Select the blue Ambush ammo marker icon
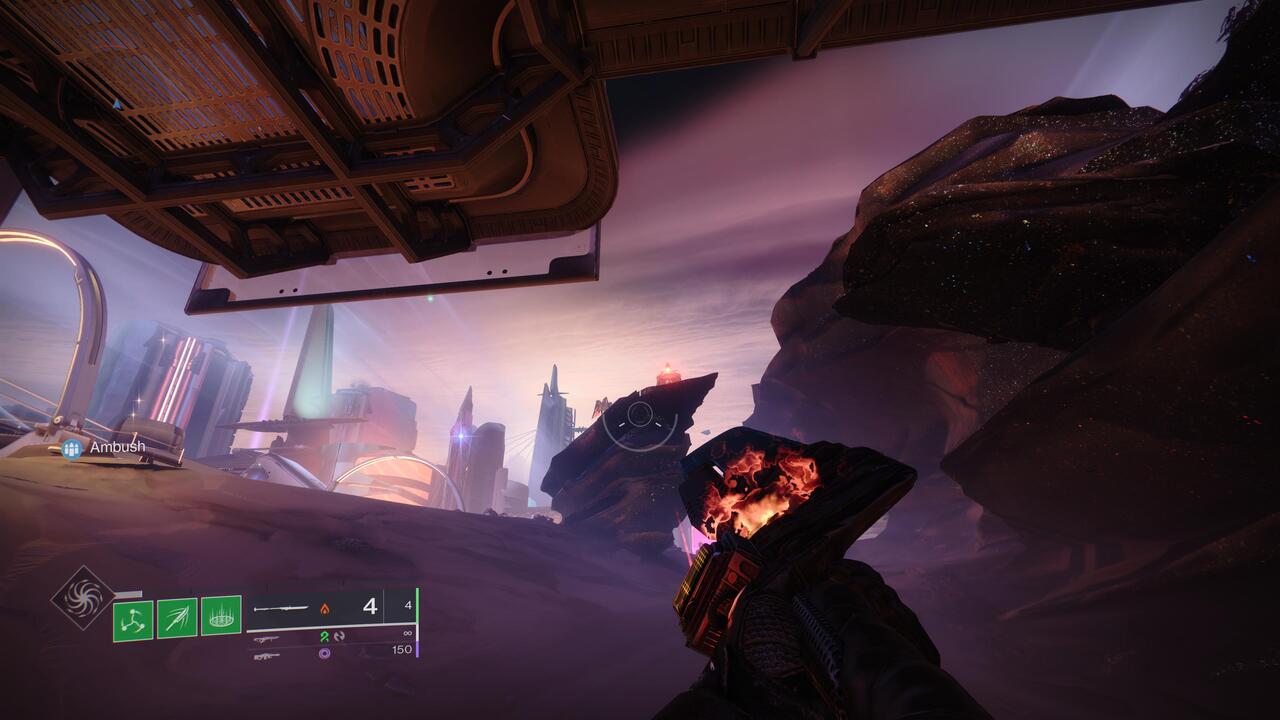 click(x=72, y=448)
